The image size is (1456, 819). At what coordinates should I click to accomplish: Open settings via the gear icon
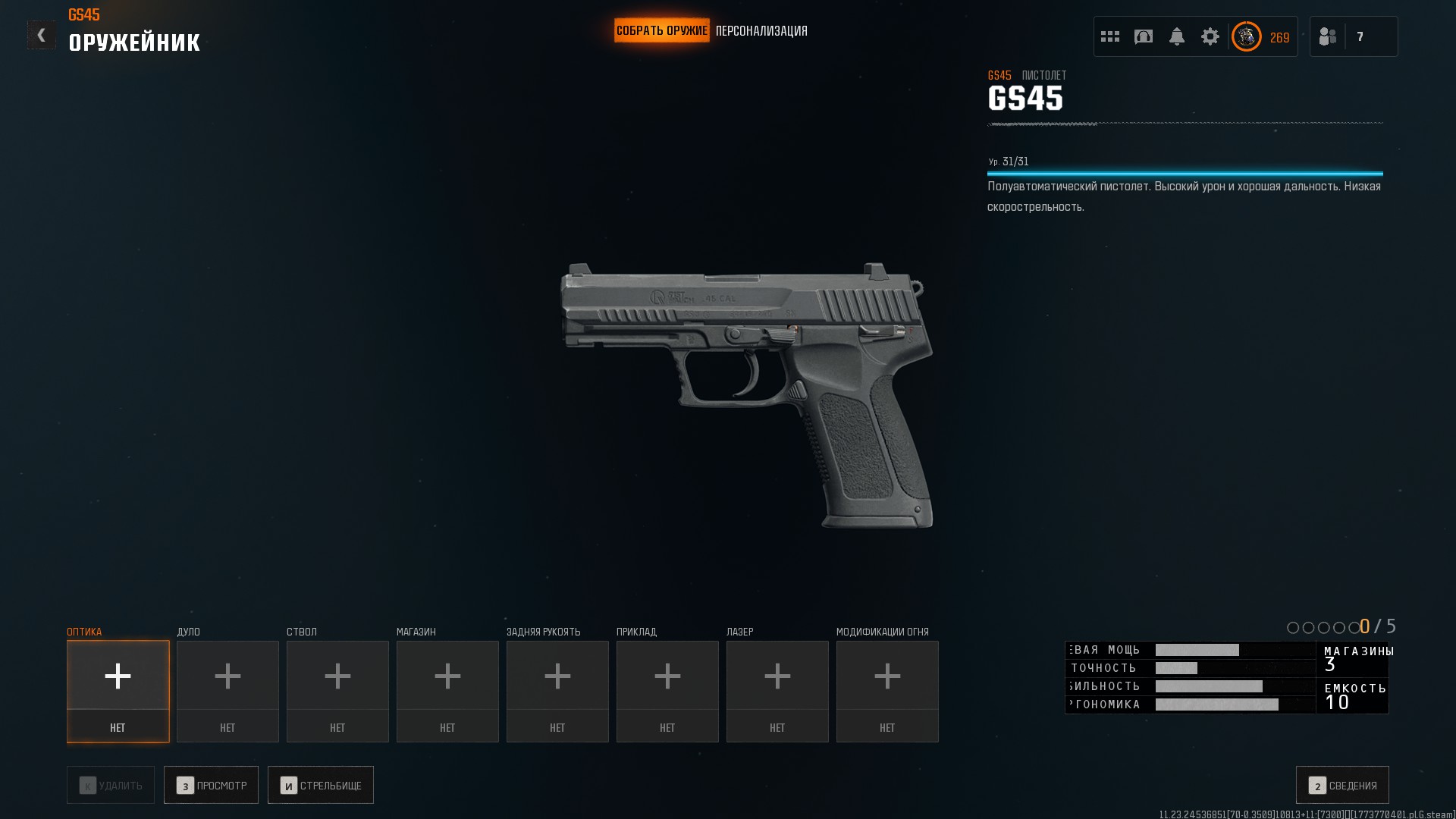pos(1210,36)
